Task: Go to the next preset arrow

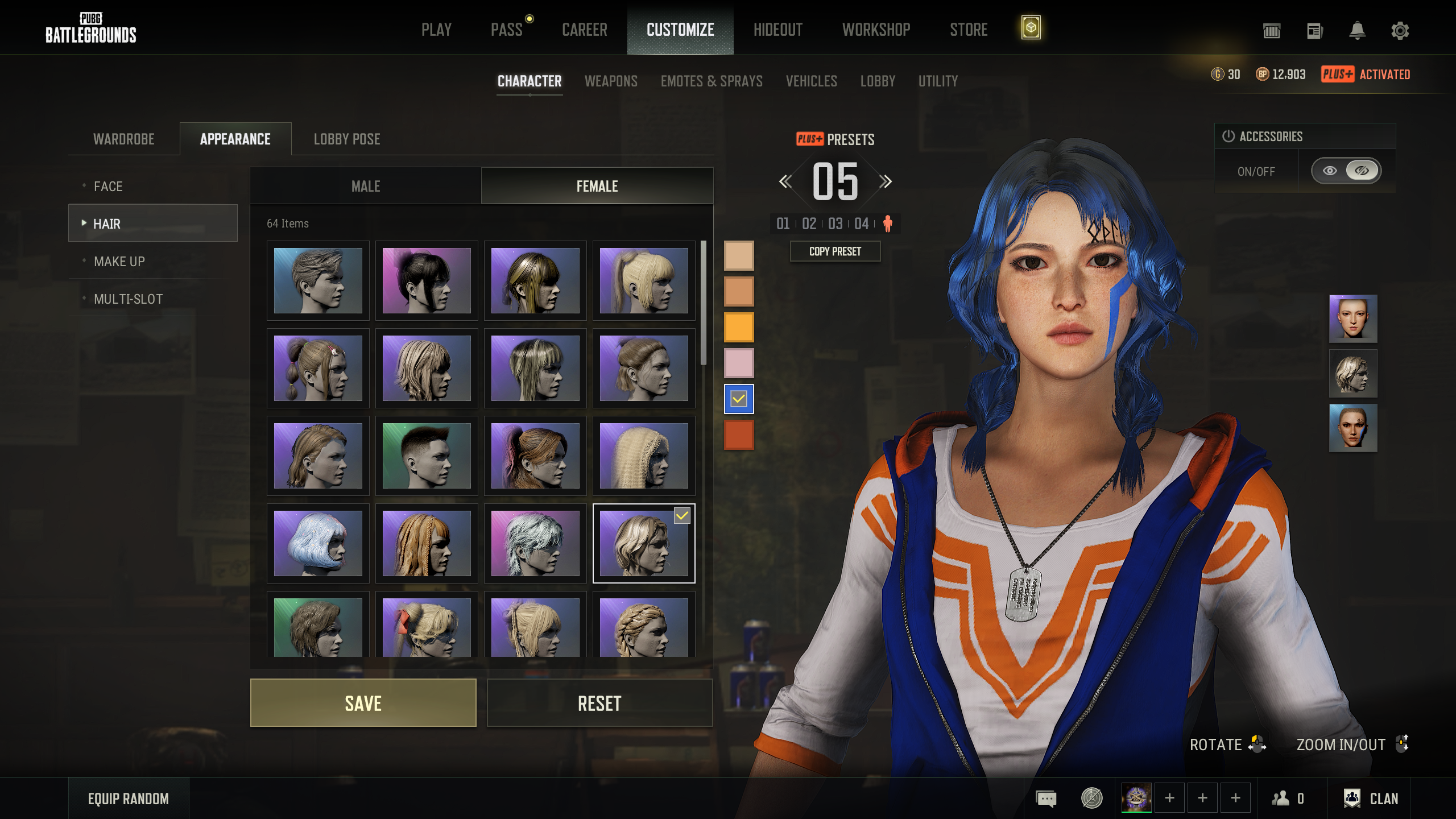Action: (886, 181)
